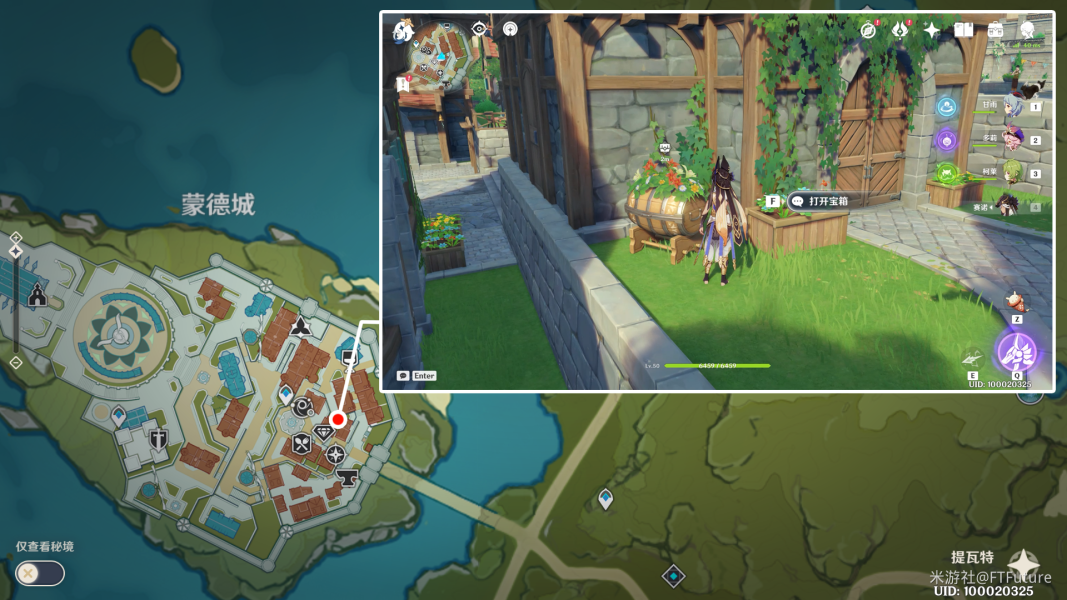Click the souvenir shop diamond marker
This screenshot has height=600, width=1067.
click(x=324, y=433)
